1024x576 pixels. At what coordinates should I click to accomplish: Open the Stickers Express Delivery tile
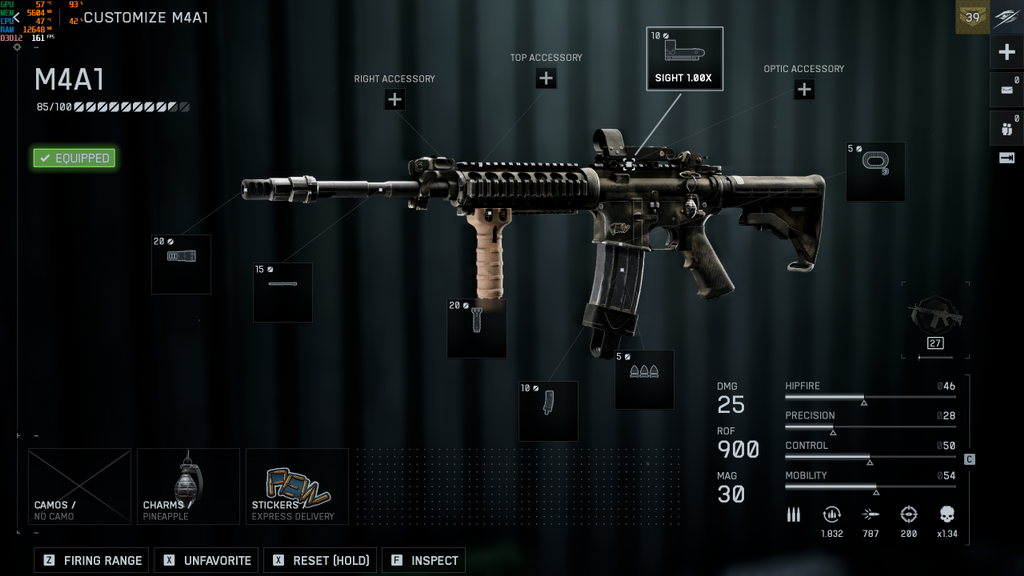click(297, 486)
